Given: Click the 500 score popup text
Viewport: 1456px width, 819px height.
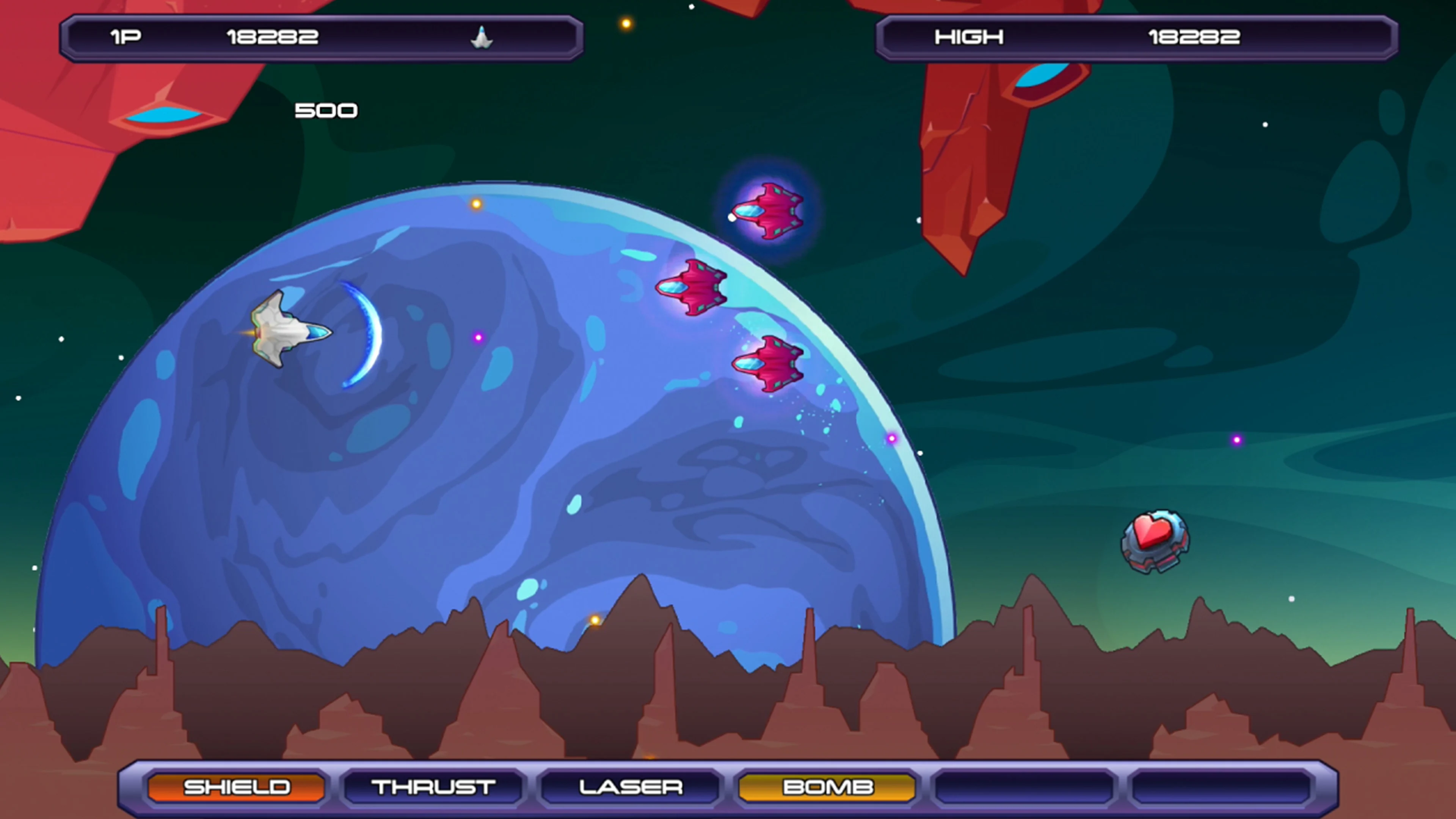Looking at the screenshot, I should click(326, 110).
